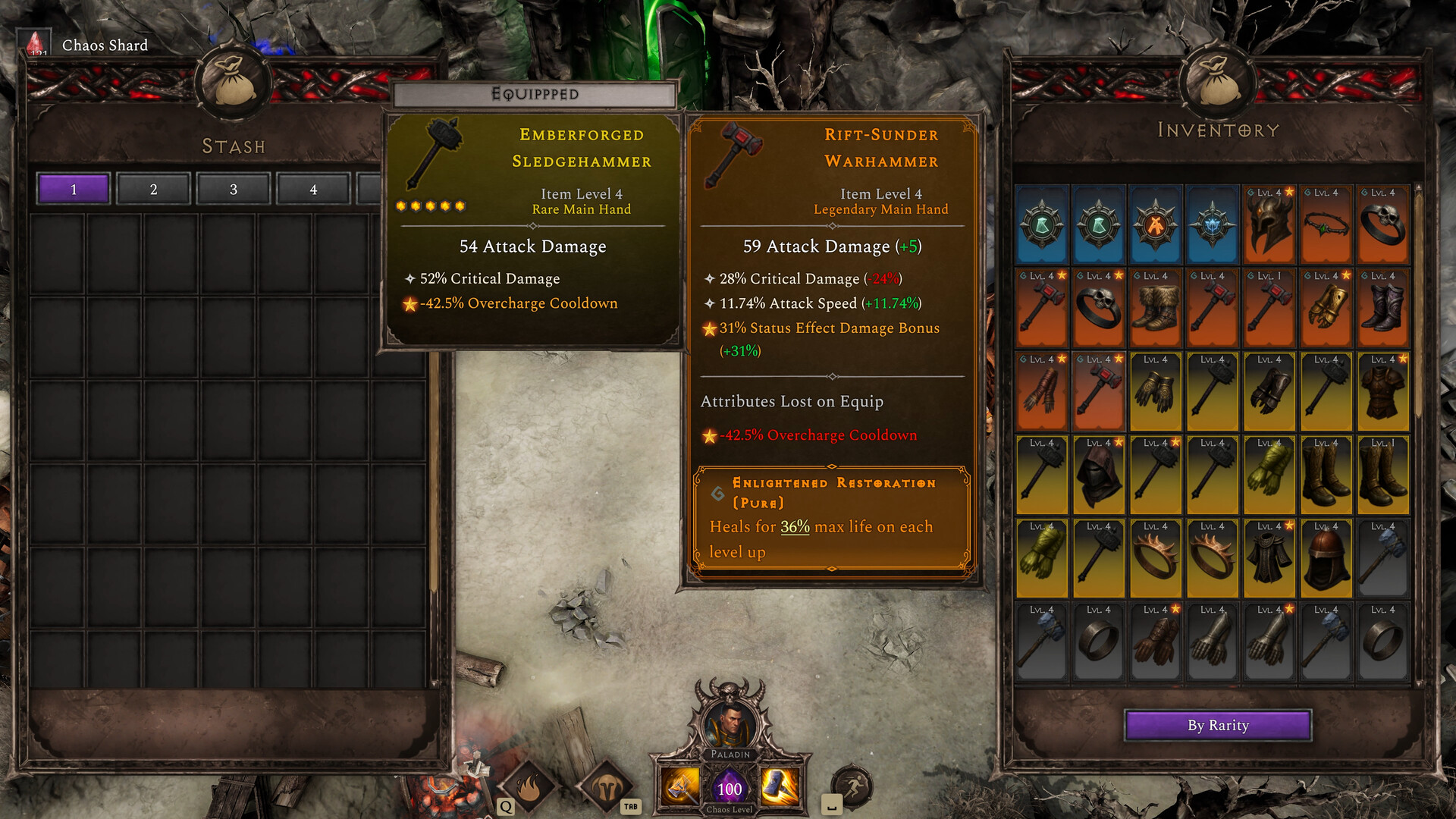Pick the dark hooded cowl item

pos(1098,476)
